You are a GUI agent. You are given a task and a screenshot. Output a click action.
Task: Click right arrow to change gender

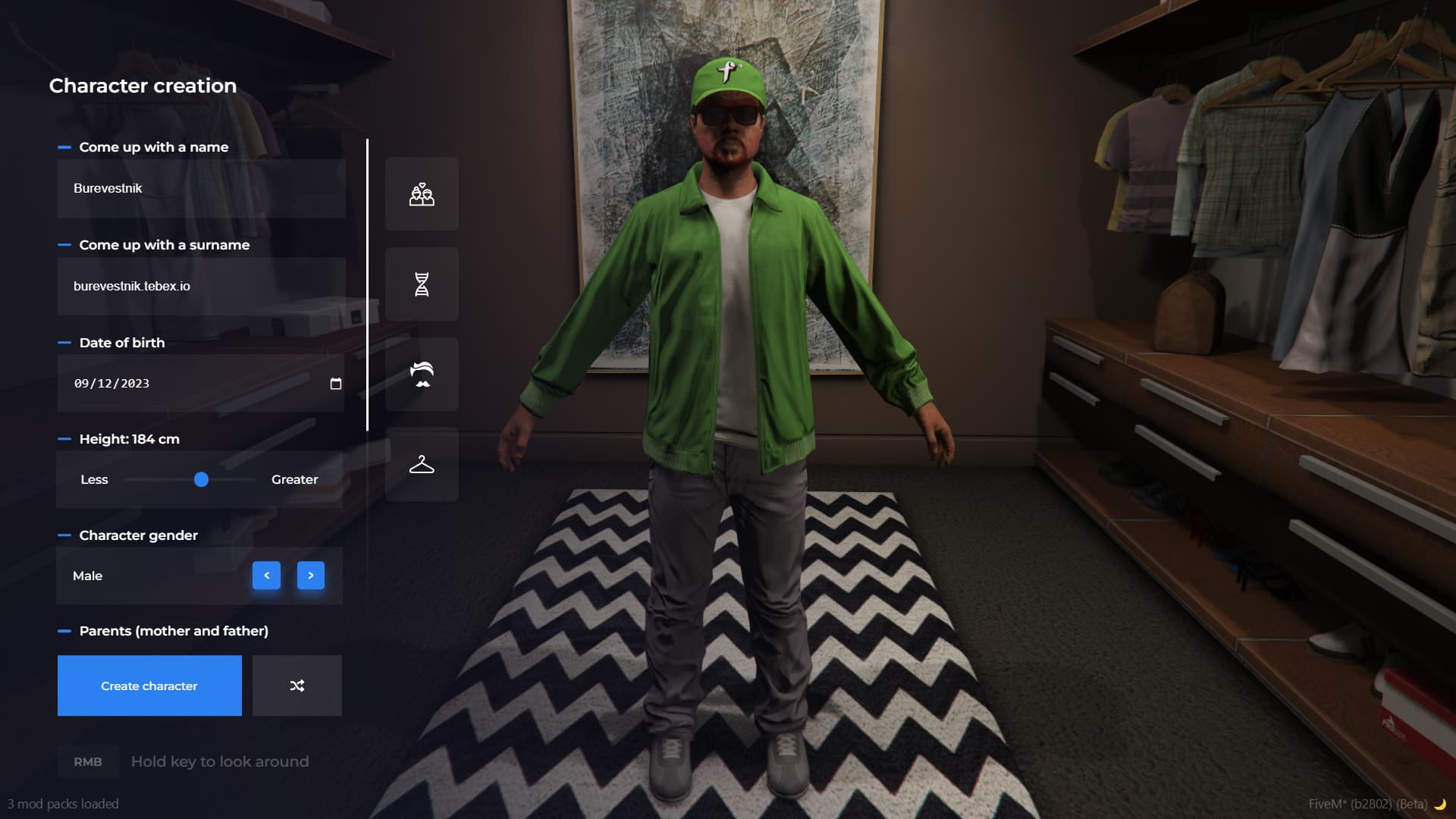(311, 576)
